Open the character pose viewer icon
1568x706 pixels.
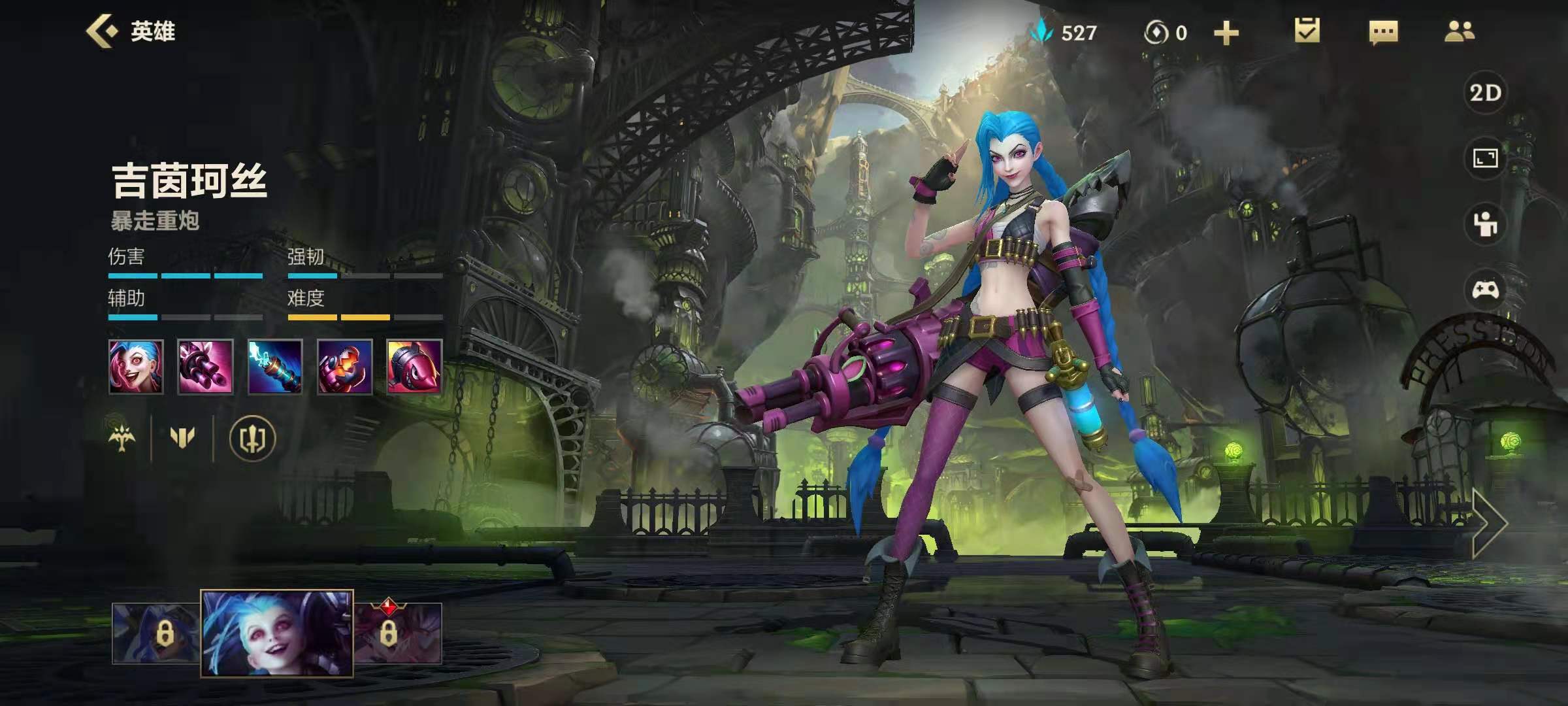pyautogui.click(x=1485, y=224)
